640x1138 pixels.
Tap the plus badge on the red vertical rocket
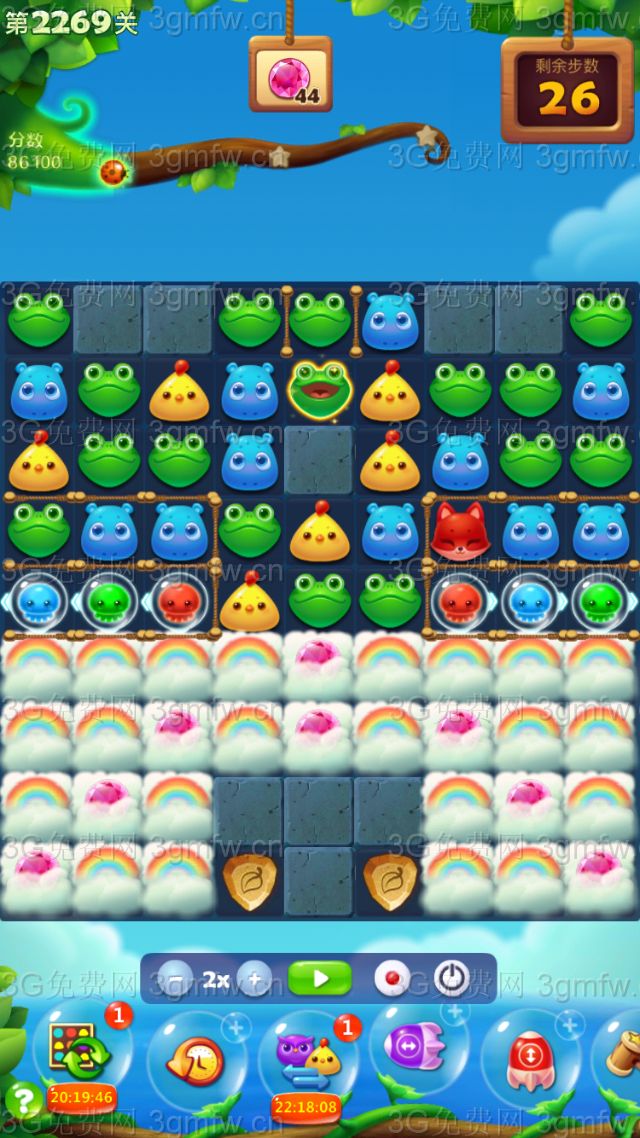tap(570, 1025)
